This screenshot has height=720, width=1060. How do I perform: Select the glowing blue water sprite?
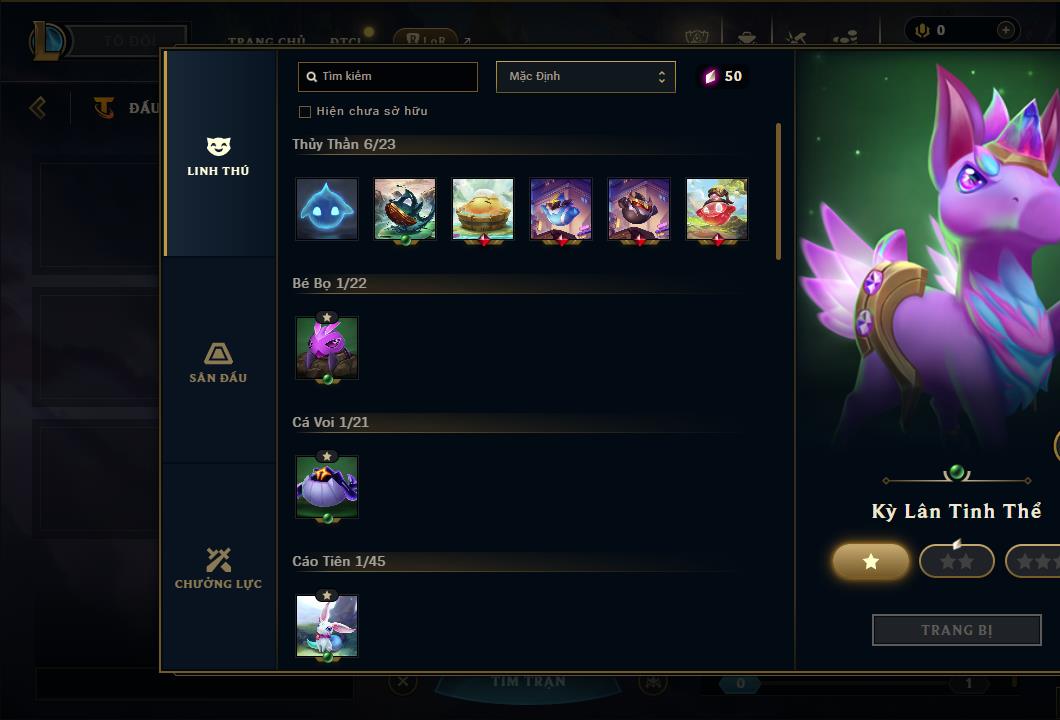coord(327,209)
